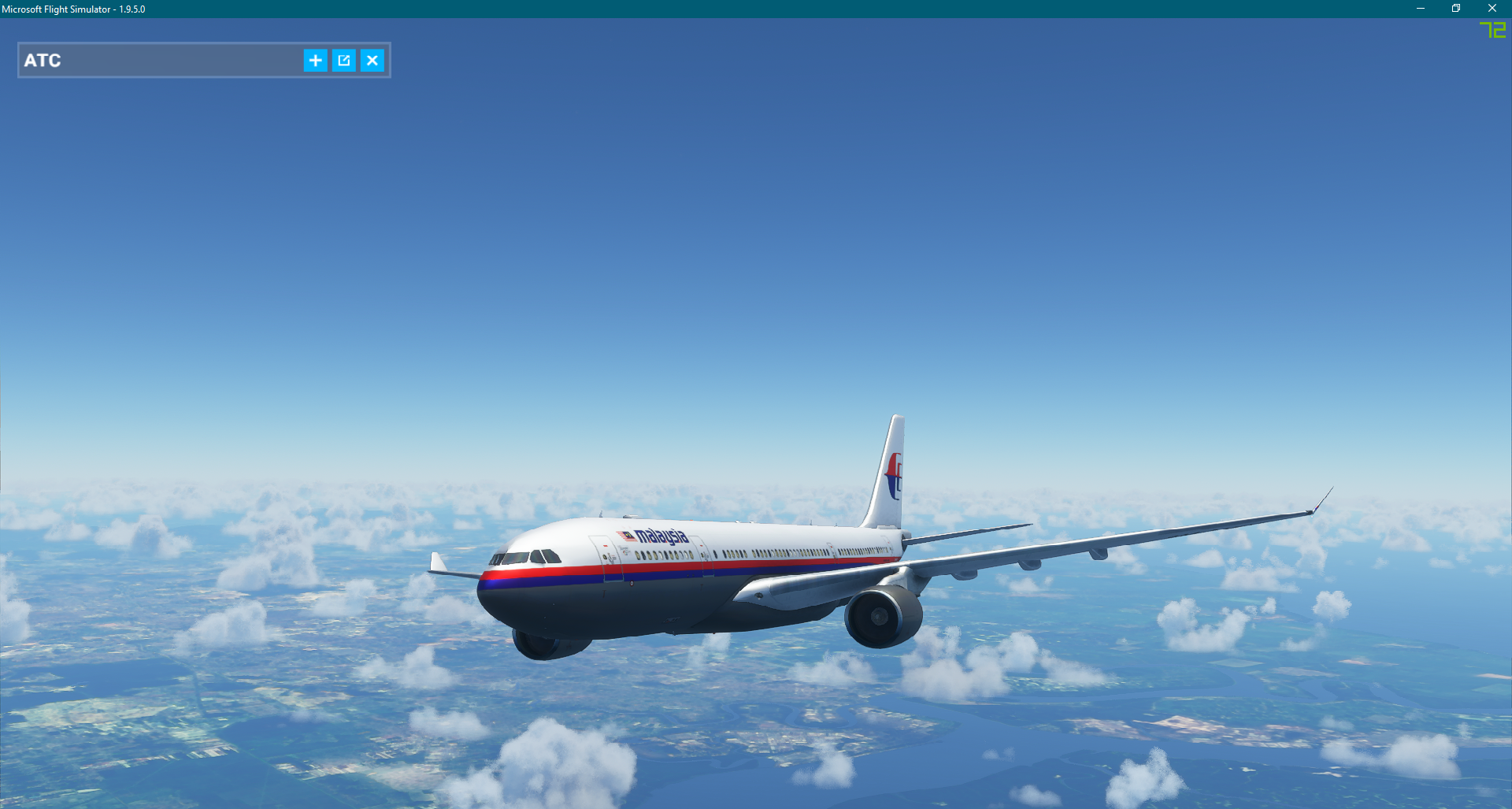
Task: Pop out the ATC panel using the undock icon
Action: pos(344,60)
